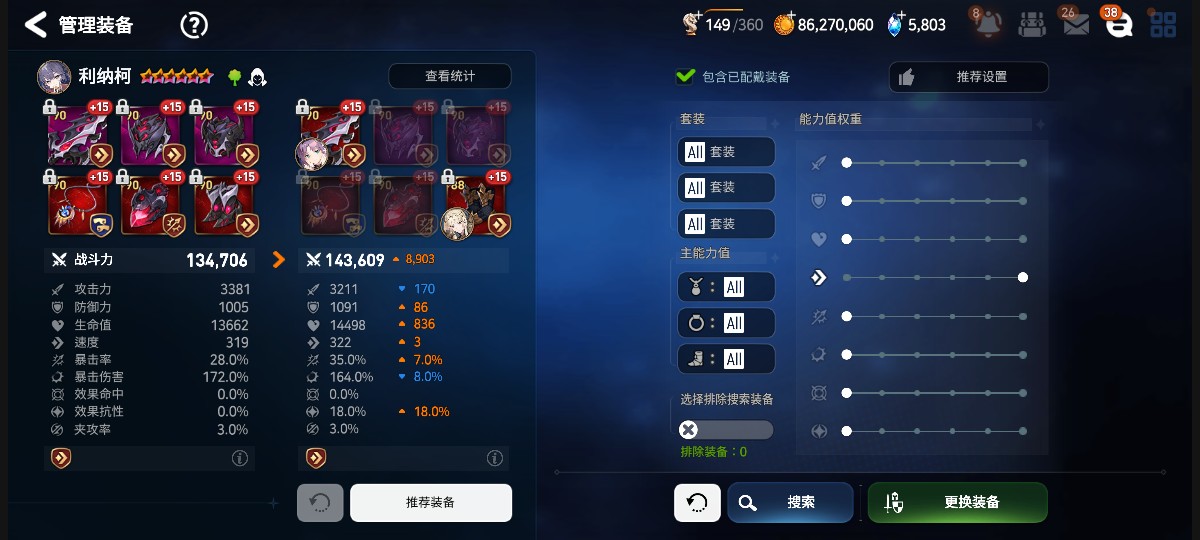Viewport: 1200px width, 540px height.
Task: Start the 搜索 magnifier button
Action: click(x=790, y=502)
